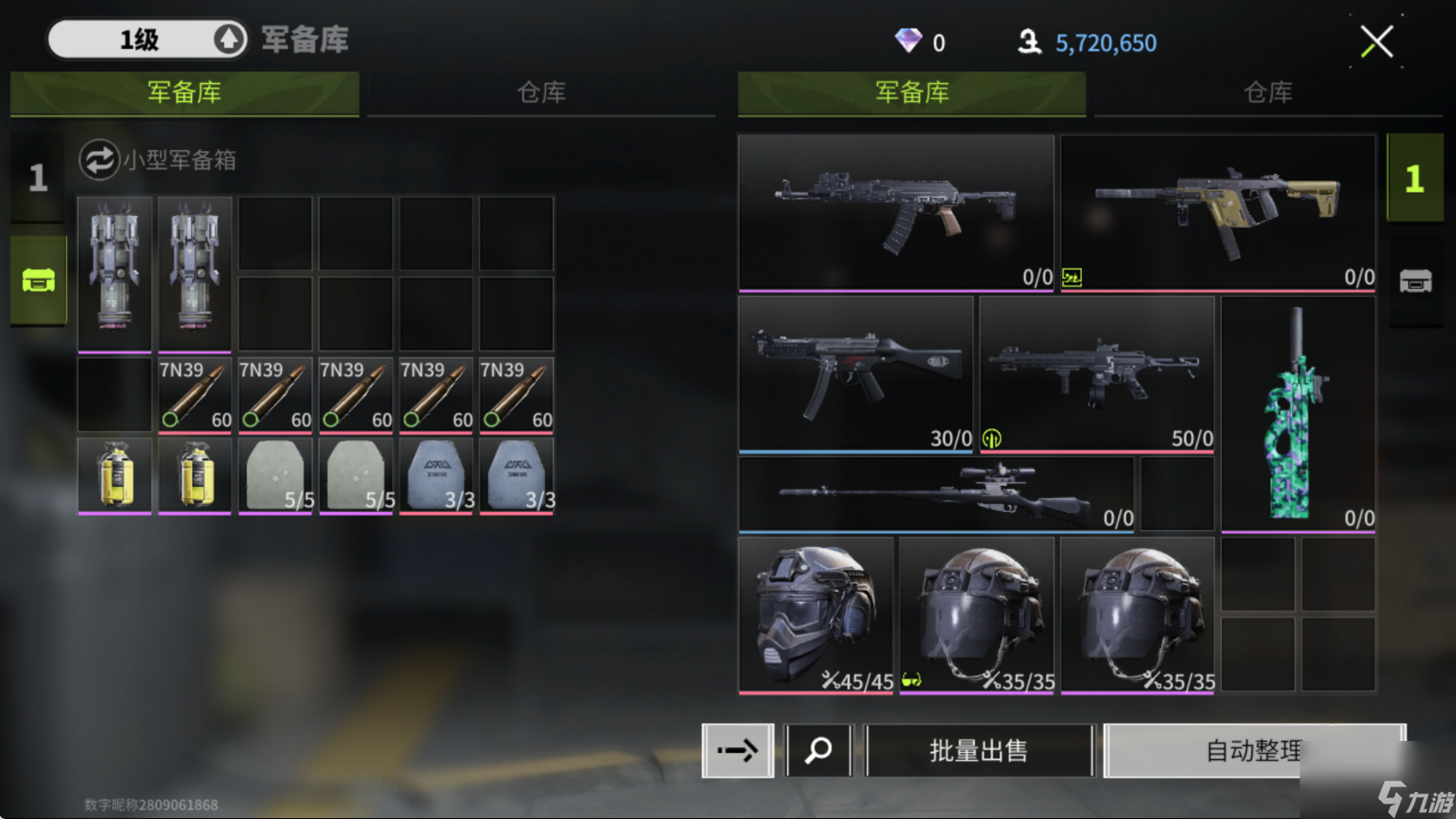1456x819 pixels.
Task: Choose the tan Vector submachine gun
Action: (1217, 213)
